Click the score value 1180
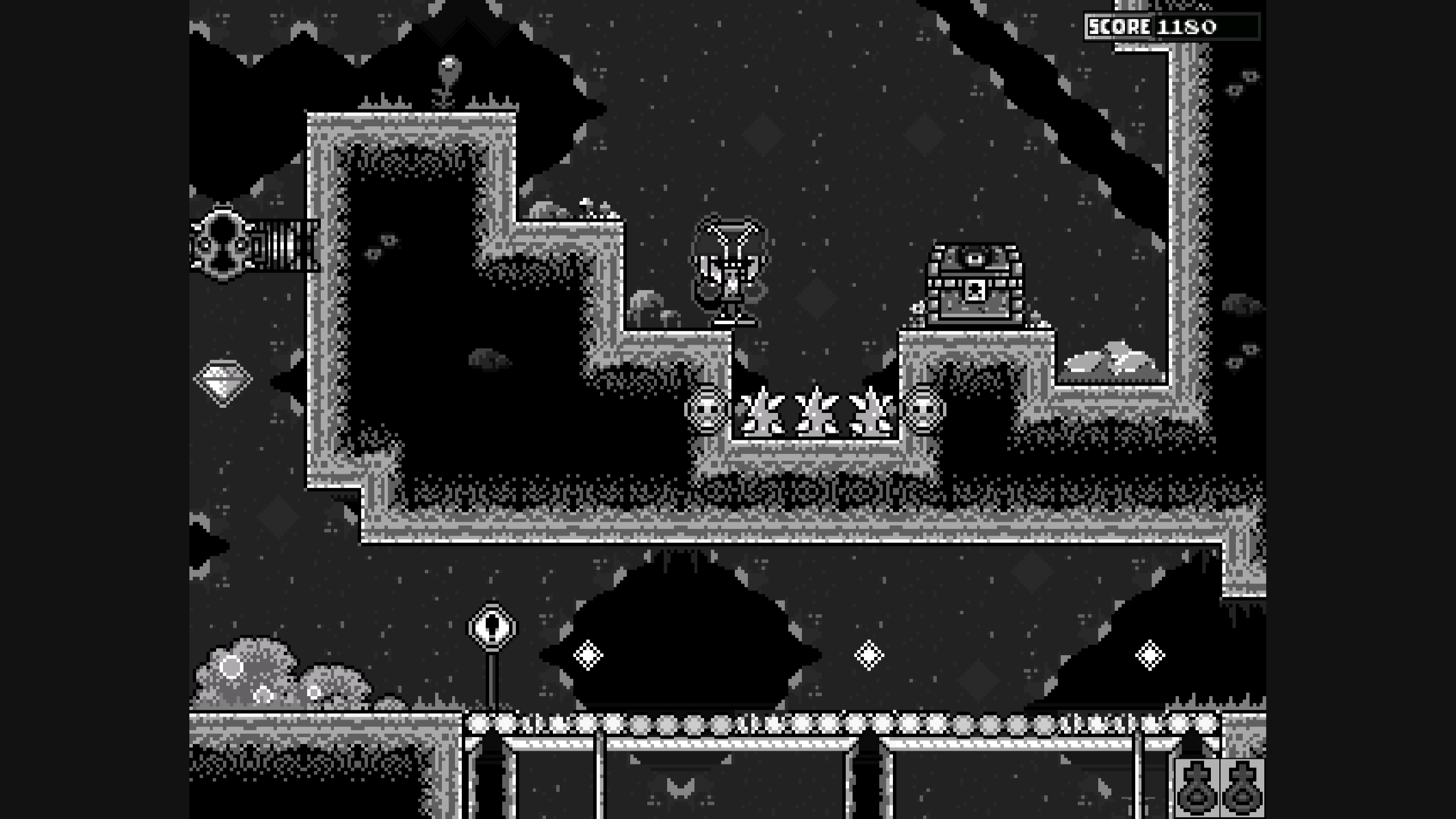The image size is (1456, 819). 1189,26
